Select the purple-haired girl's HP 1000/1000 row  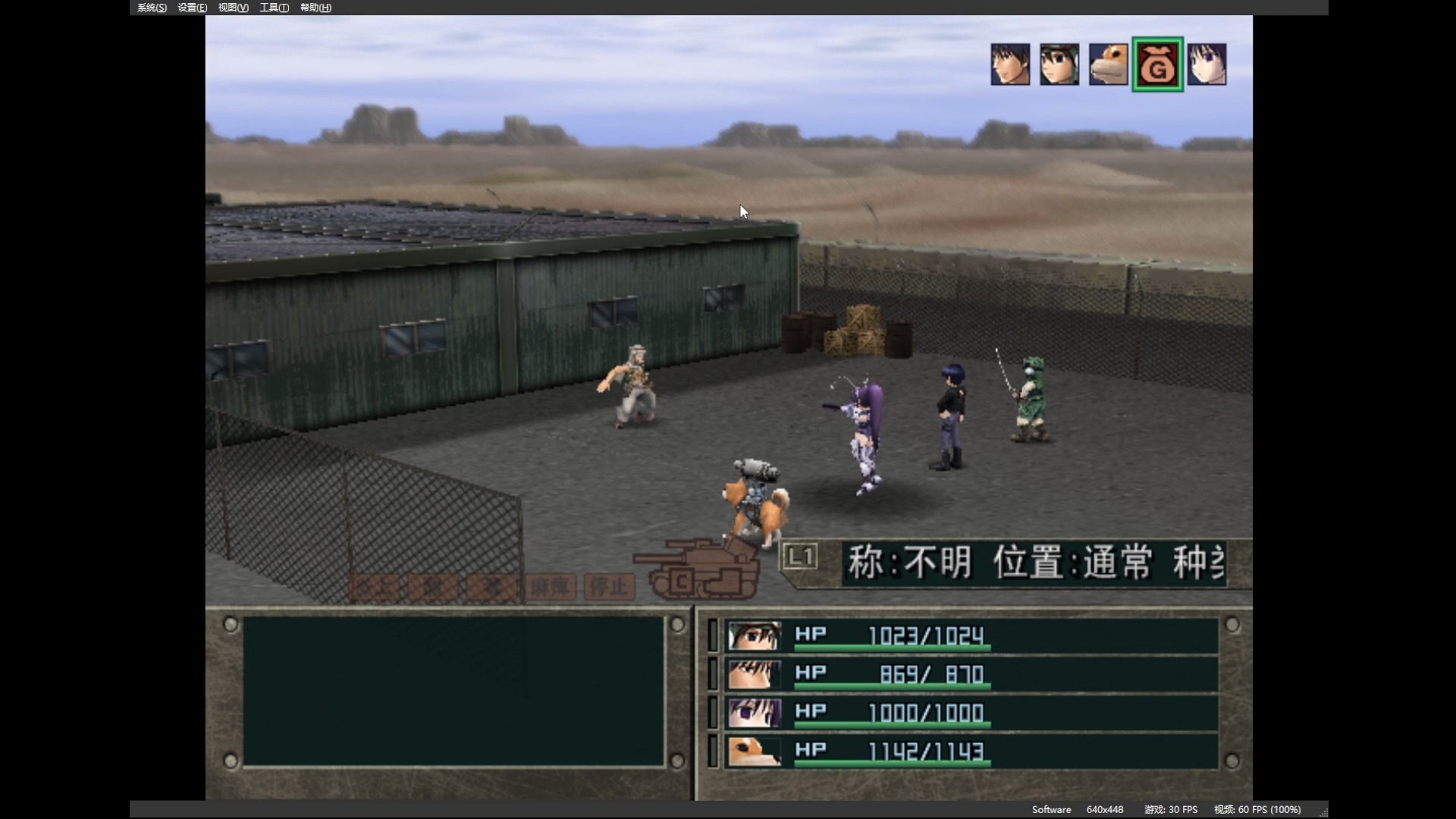971,713
